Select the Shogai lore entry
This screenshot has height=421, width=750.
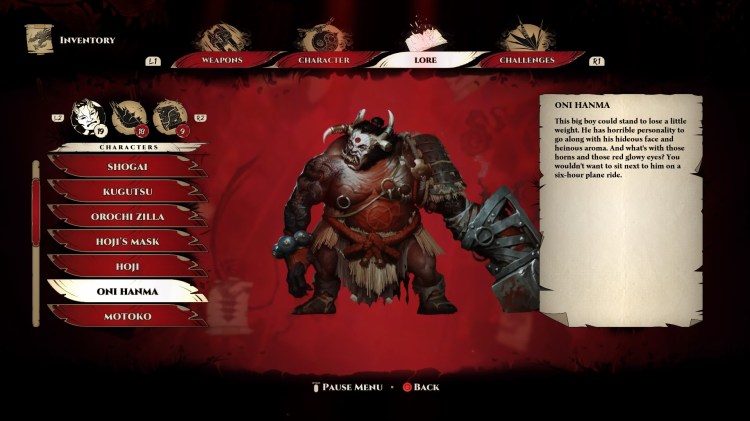(127, 166)
